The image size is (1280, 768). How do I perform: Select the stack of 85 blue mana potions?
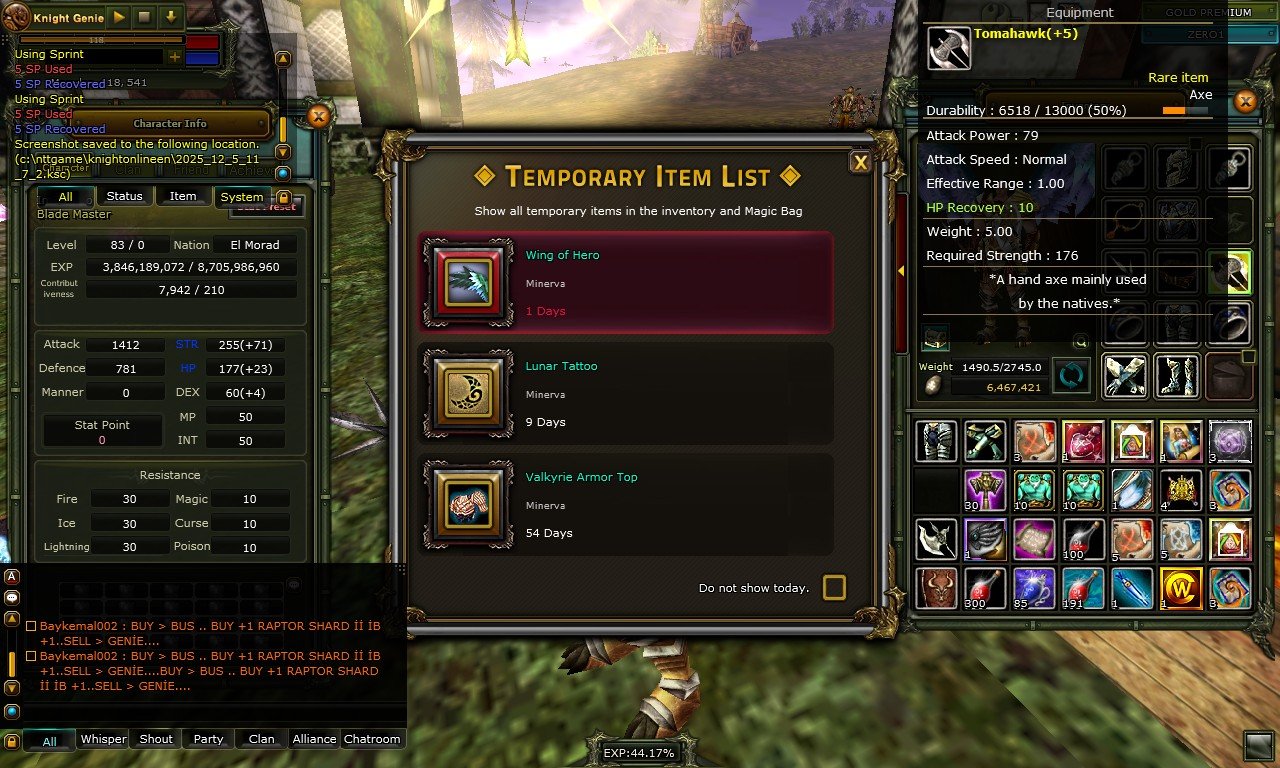[x=1034, y=589]
